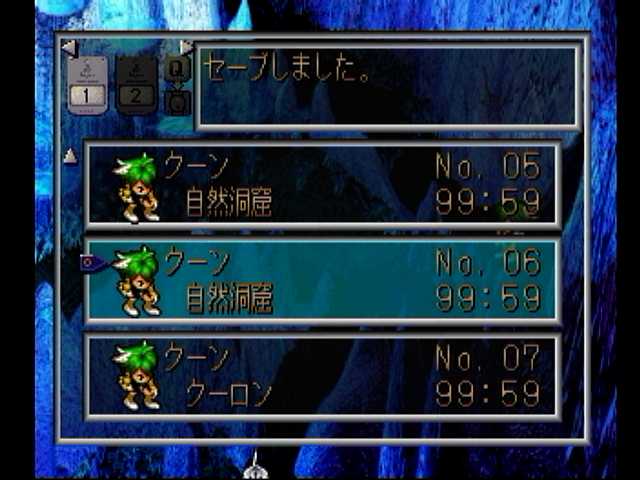
Task: Pick save file No. 07 in クーロン
Action: 322,376
